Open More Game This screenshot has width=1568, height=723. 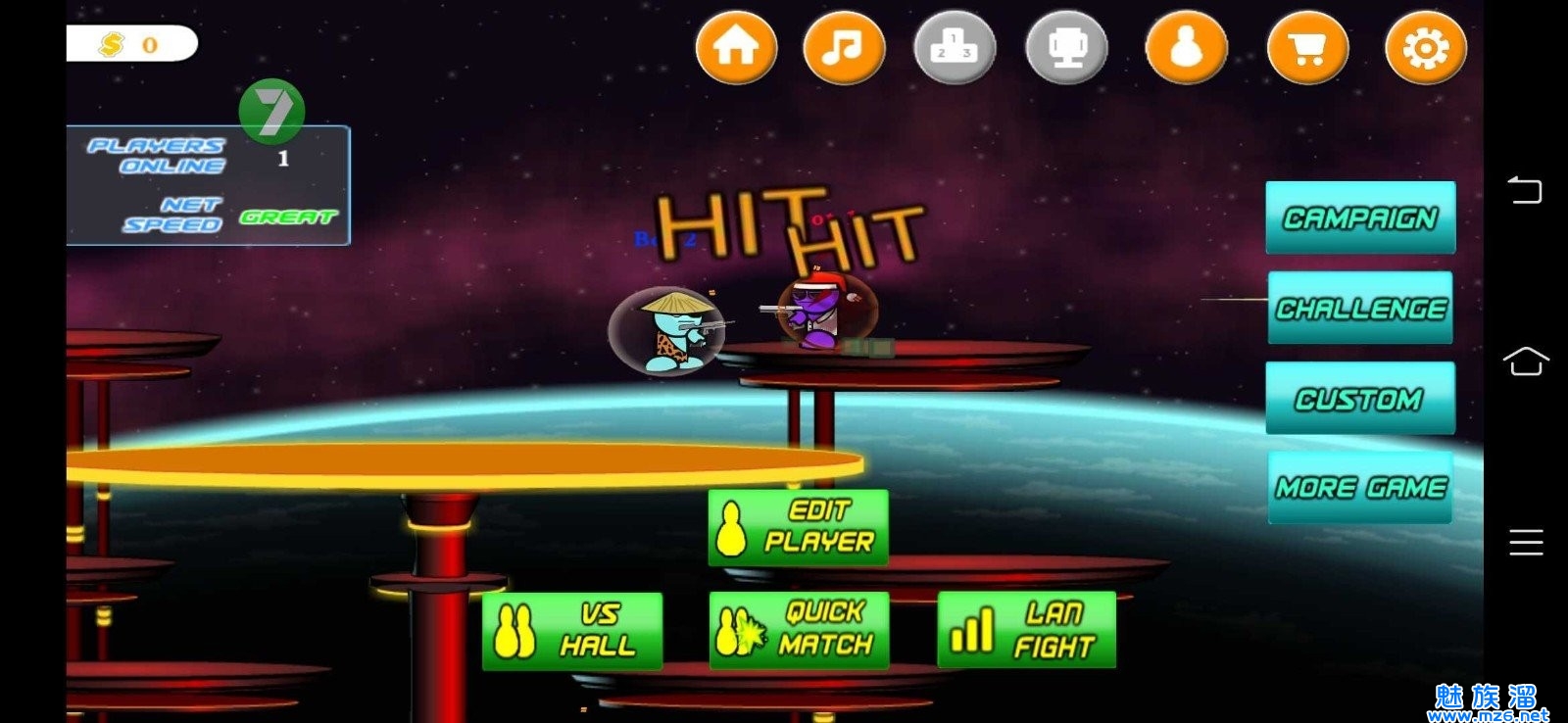[x=1360, y=487]
